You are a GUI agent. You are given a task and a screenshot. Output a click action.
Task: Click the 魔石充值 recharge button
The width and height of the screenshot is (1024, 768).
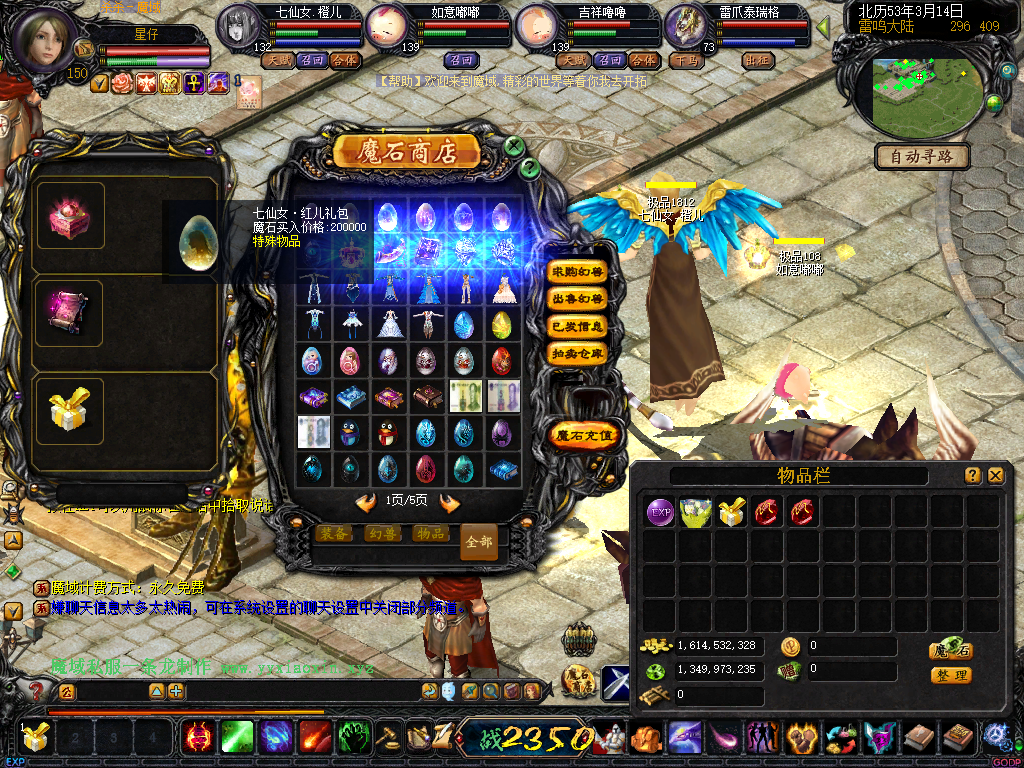(585, 435)
